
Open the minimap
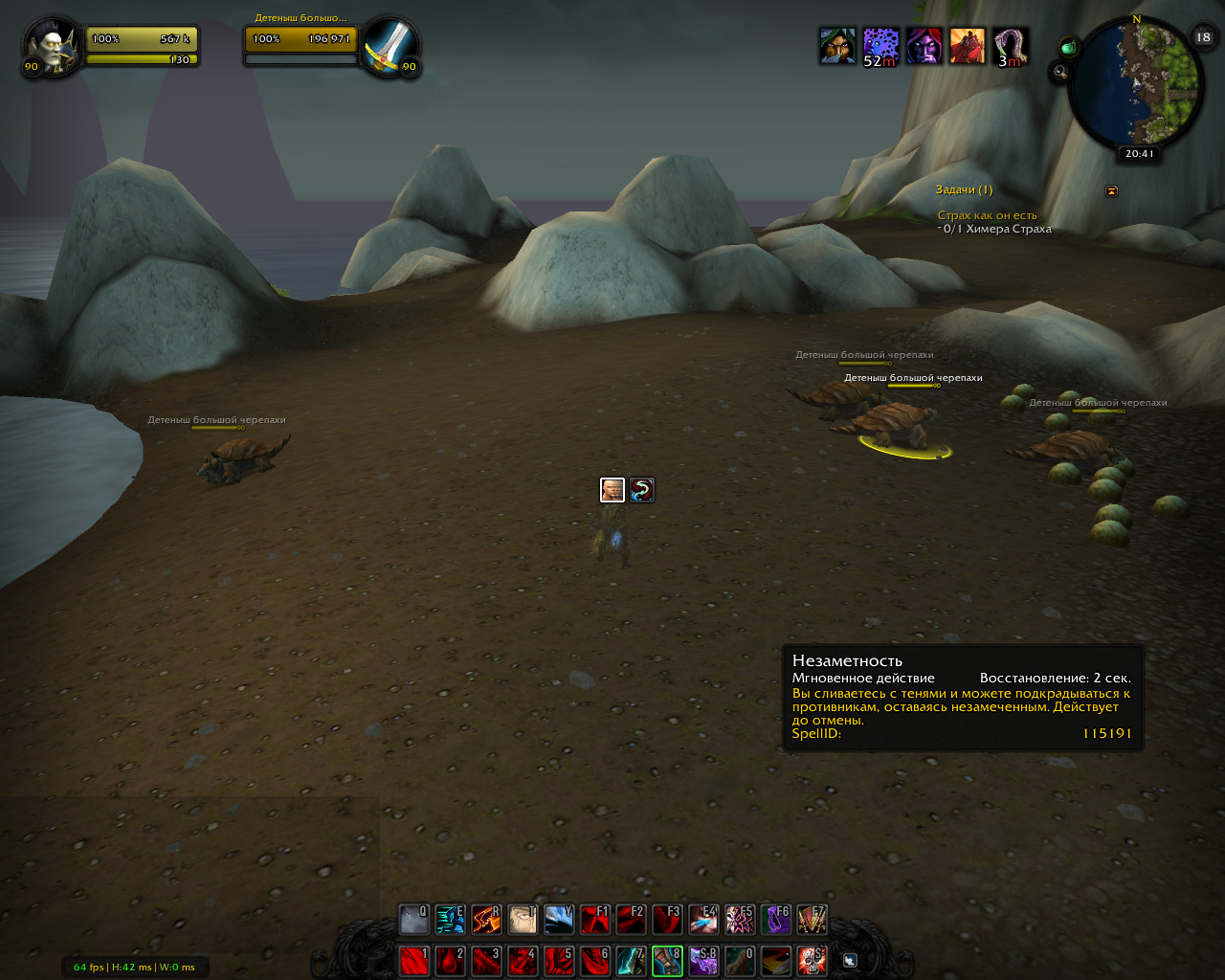point(1137,84)
